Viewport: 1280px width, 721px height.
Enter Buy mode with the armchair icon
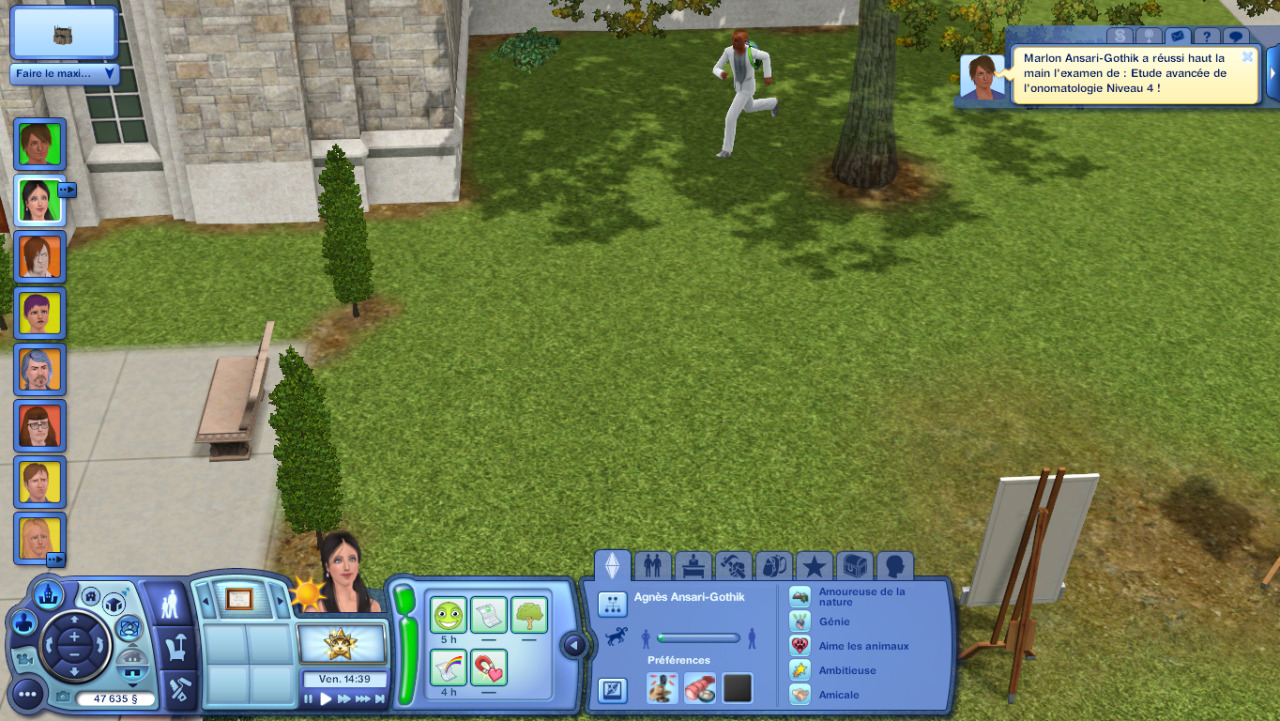pyautogui.click(x=177, y=646)
